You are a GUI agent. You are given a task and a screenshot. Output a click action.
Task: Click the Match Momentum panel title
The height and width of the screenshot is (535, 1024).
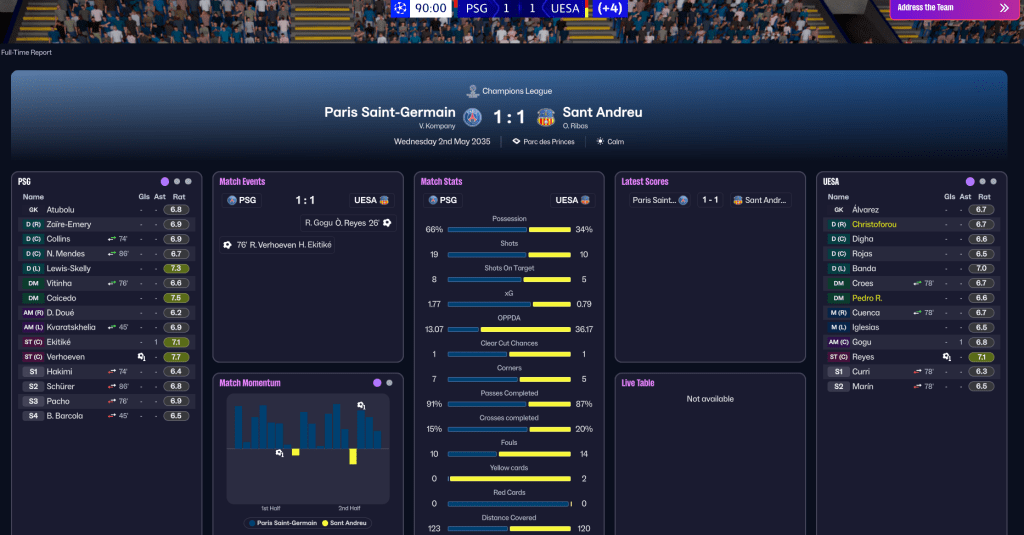click(x=250, y=383)
